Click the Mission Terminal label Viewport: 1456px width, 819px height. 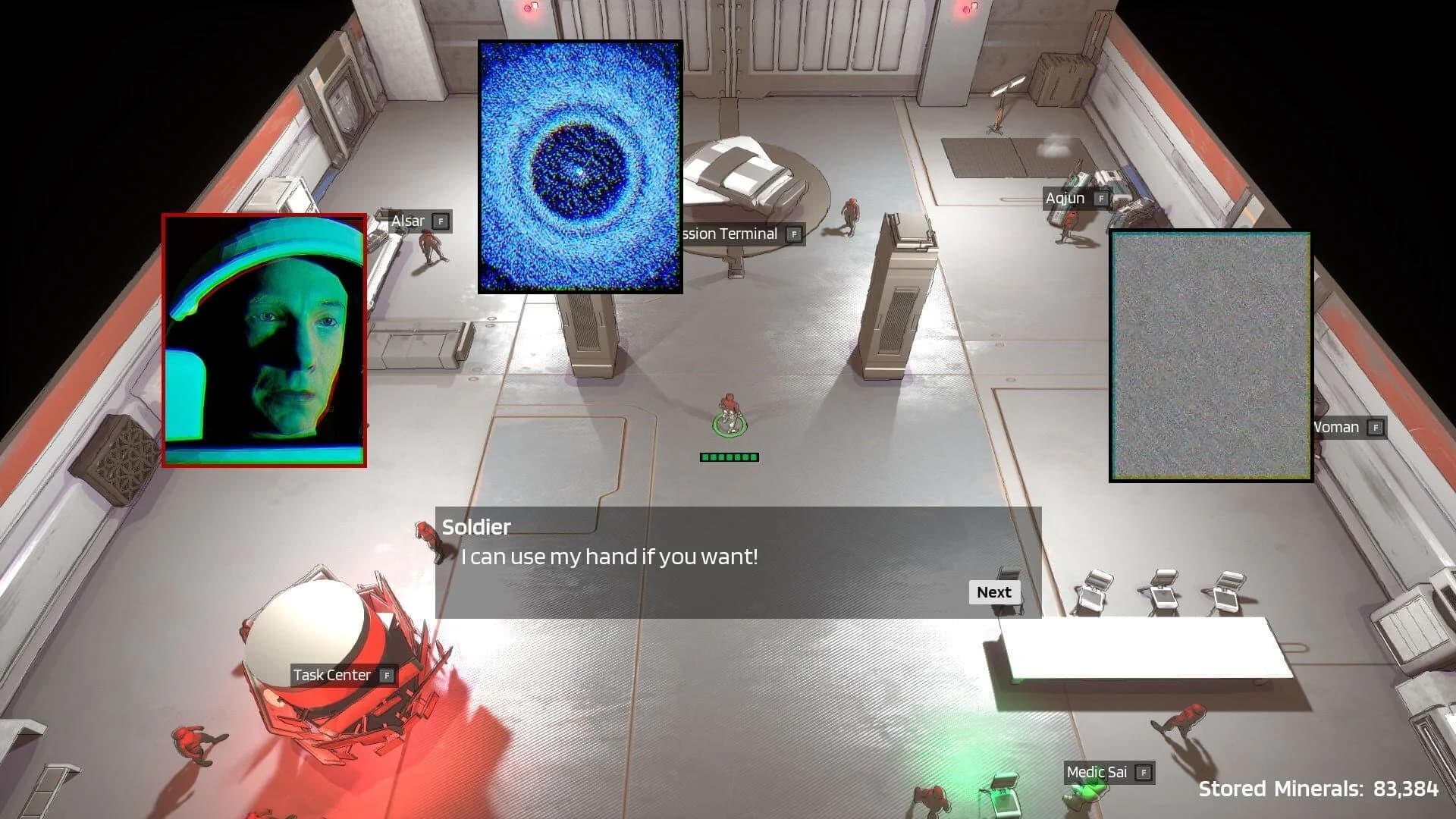point(728,234)
